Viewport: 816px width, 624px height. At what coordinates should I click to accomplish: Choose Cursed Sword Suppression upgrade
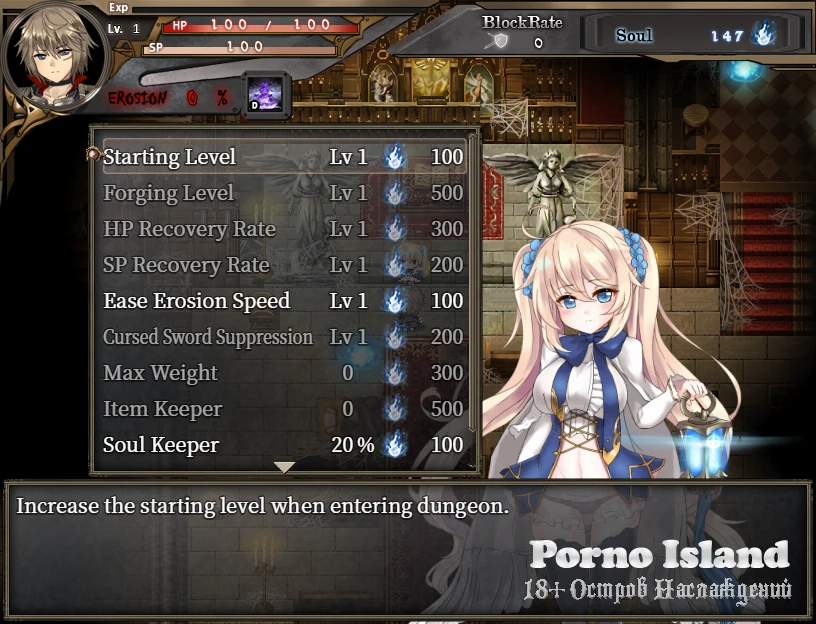coord(284,337)
